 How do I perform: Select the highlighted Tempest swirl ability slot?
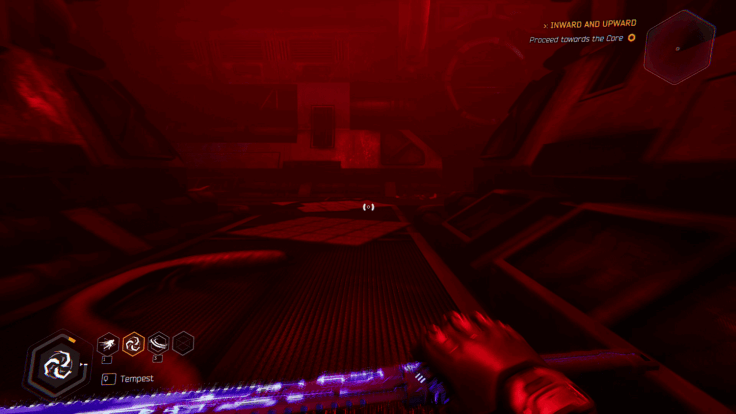pyautogui.click(x=132, y=344)
